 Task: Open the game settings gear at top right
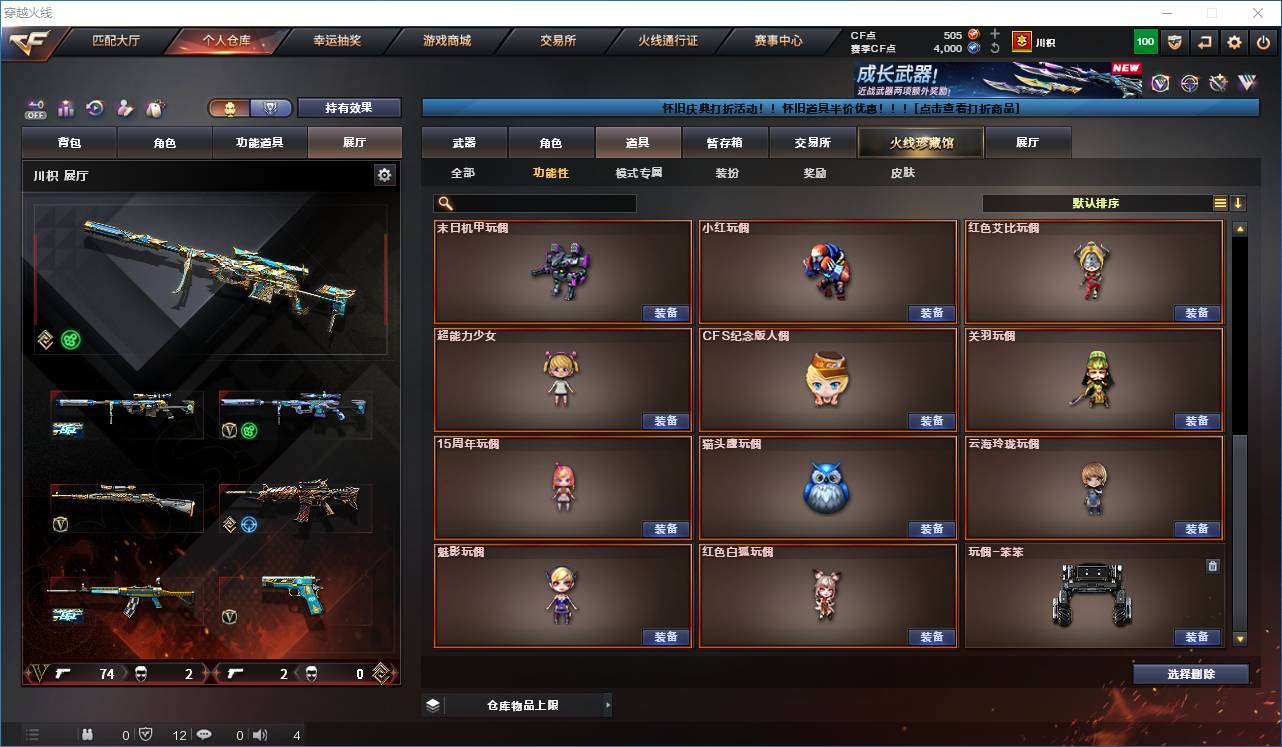(x=1233, y=41)
